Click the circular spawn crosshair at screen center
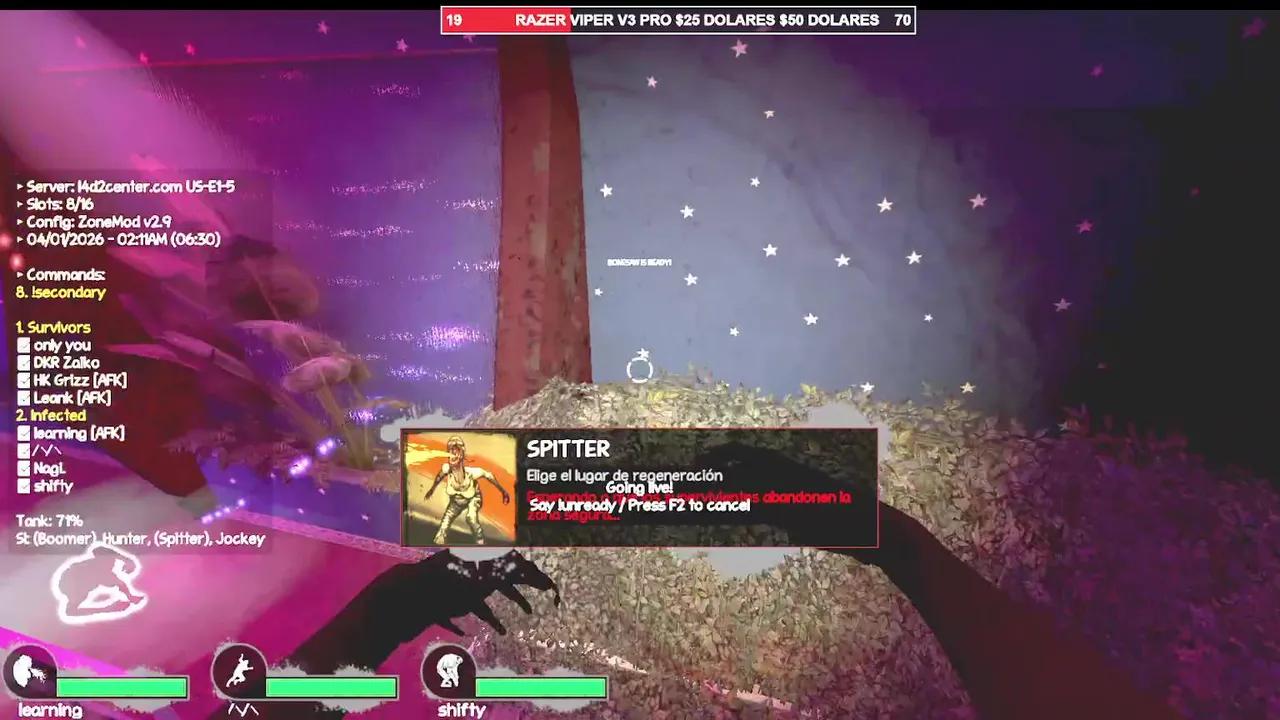Image resolution: width=1280 pixels, height=720 pixels. pos(640,370)
